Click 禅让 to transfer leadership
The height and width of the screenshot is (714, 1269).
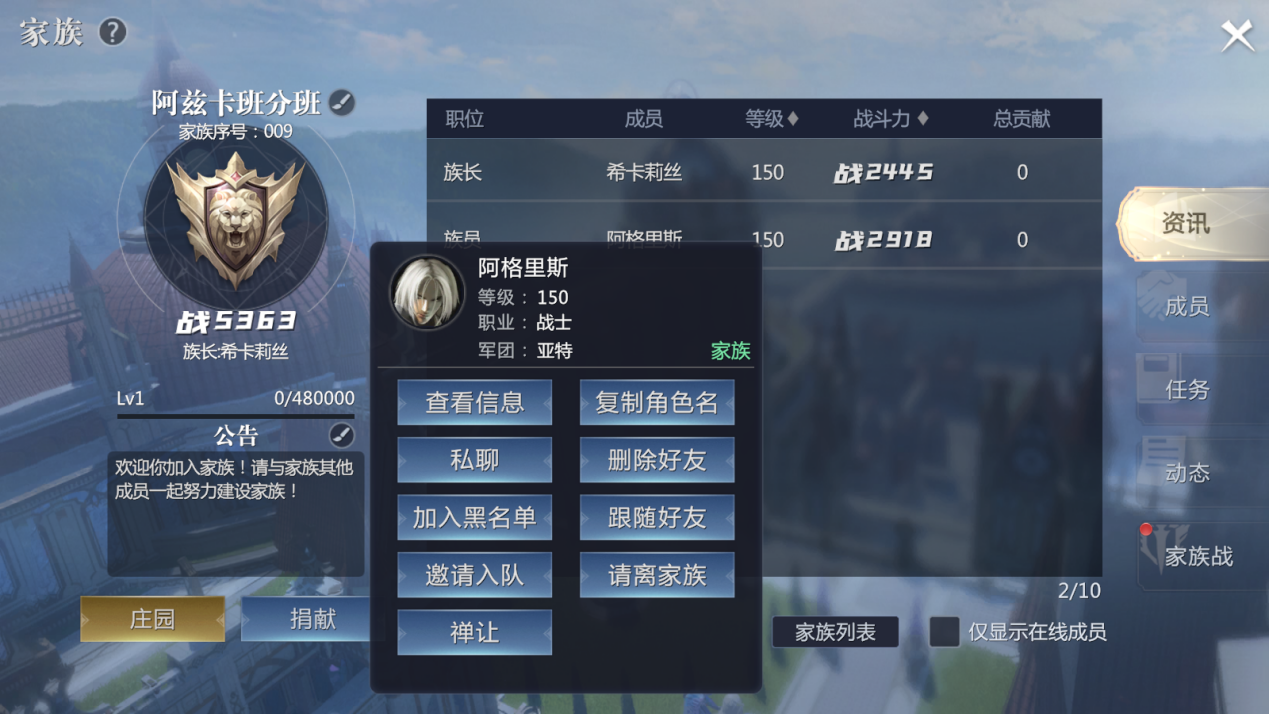[x=474, y=632]
